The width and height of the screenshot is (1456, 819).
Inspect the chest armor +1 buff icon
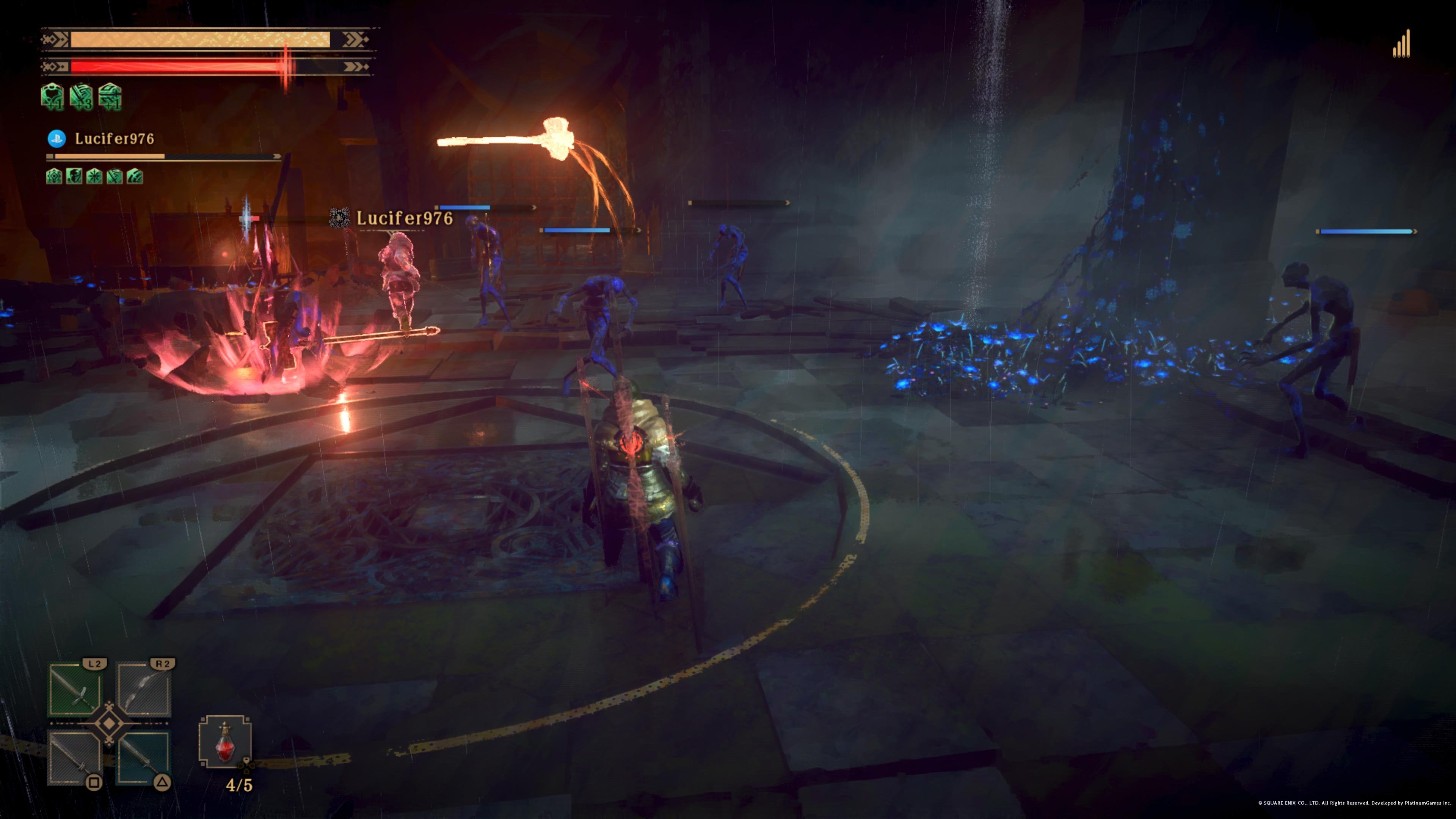53,96
